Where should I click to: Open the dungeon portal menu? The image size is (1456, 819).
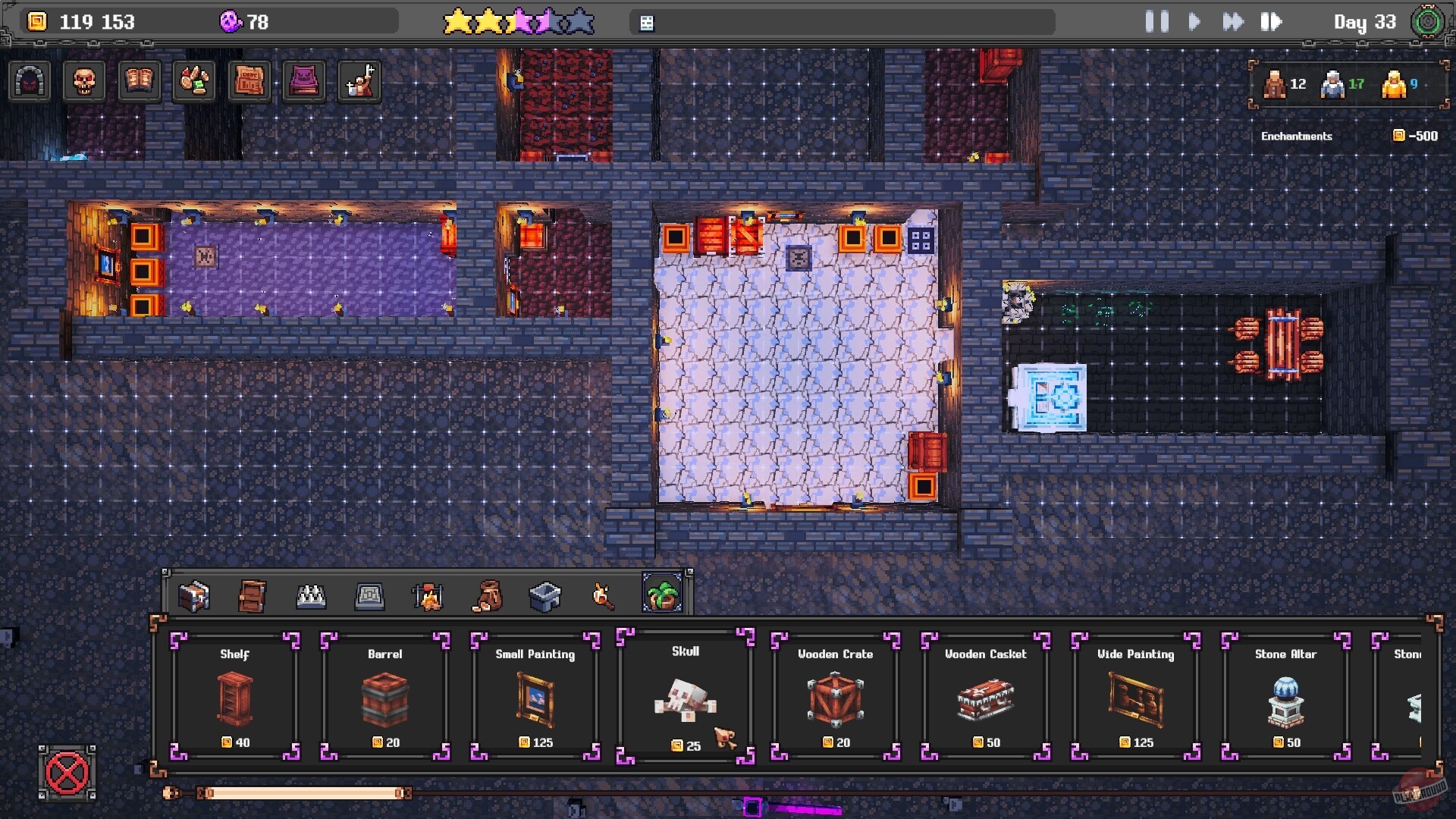(x=29, y=82)
